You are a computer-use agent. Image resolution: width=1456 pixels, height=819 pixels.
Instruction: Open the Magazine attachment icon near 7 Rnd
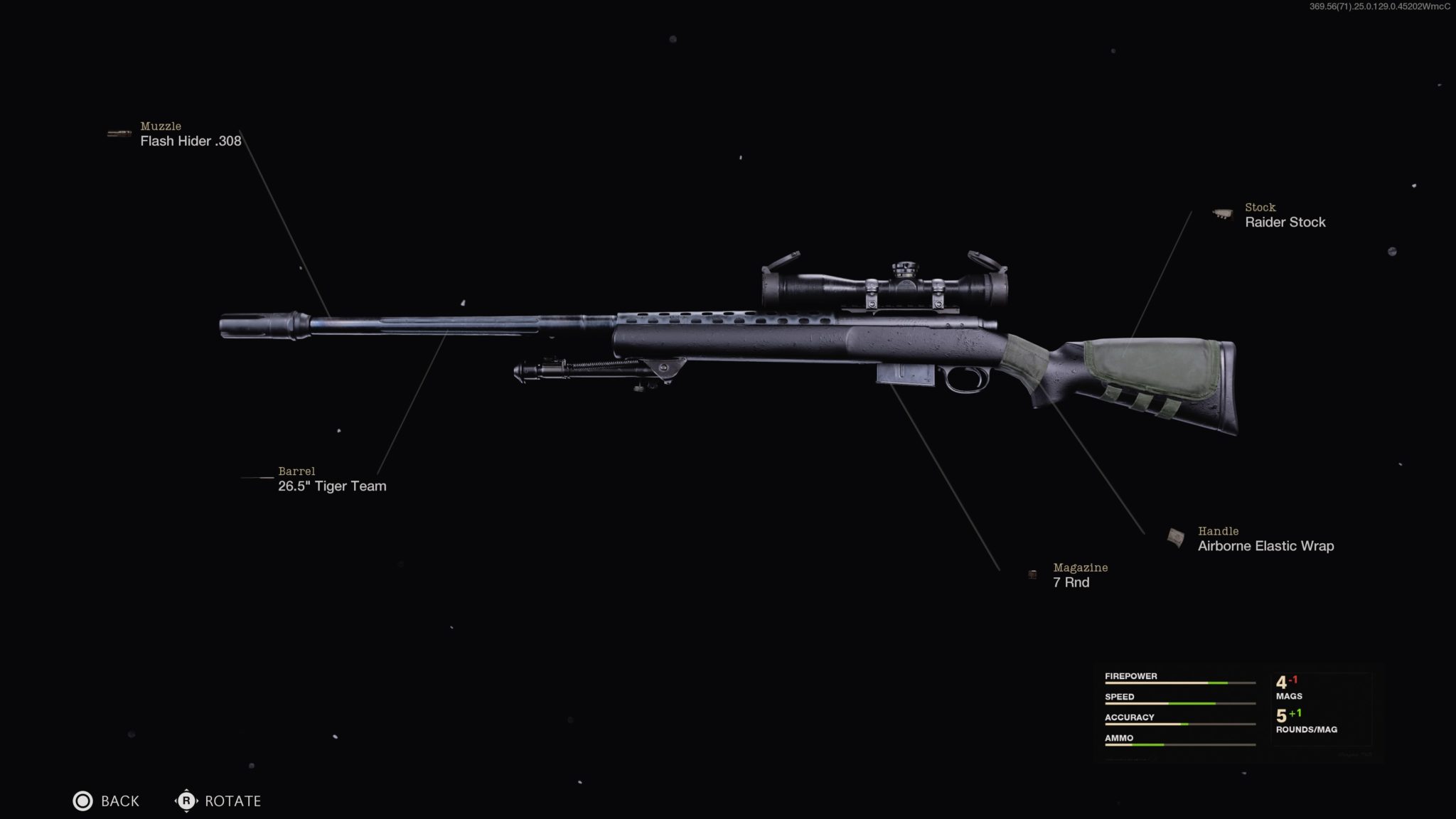[1032, 573]
